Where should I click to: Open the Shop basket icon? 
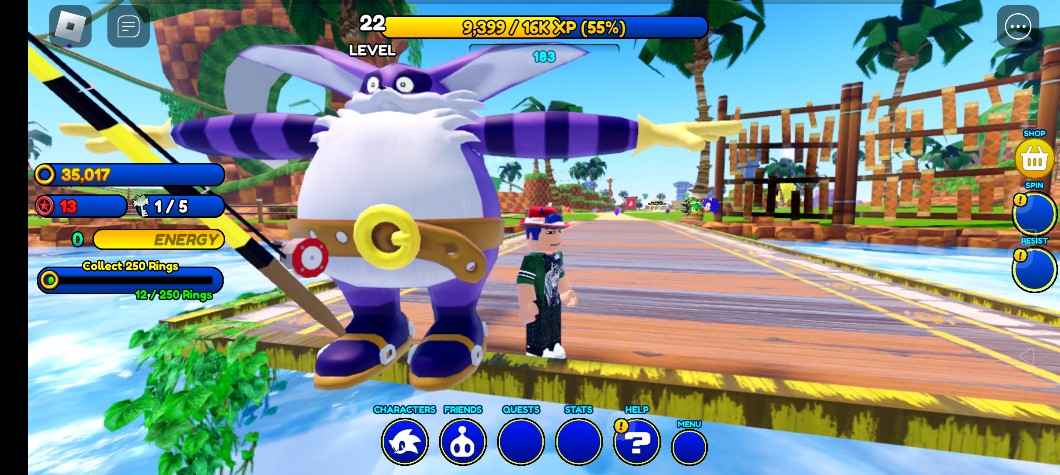(x=1034, y=158)
